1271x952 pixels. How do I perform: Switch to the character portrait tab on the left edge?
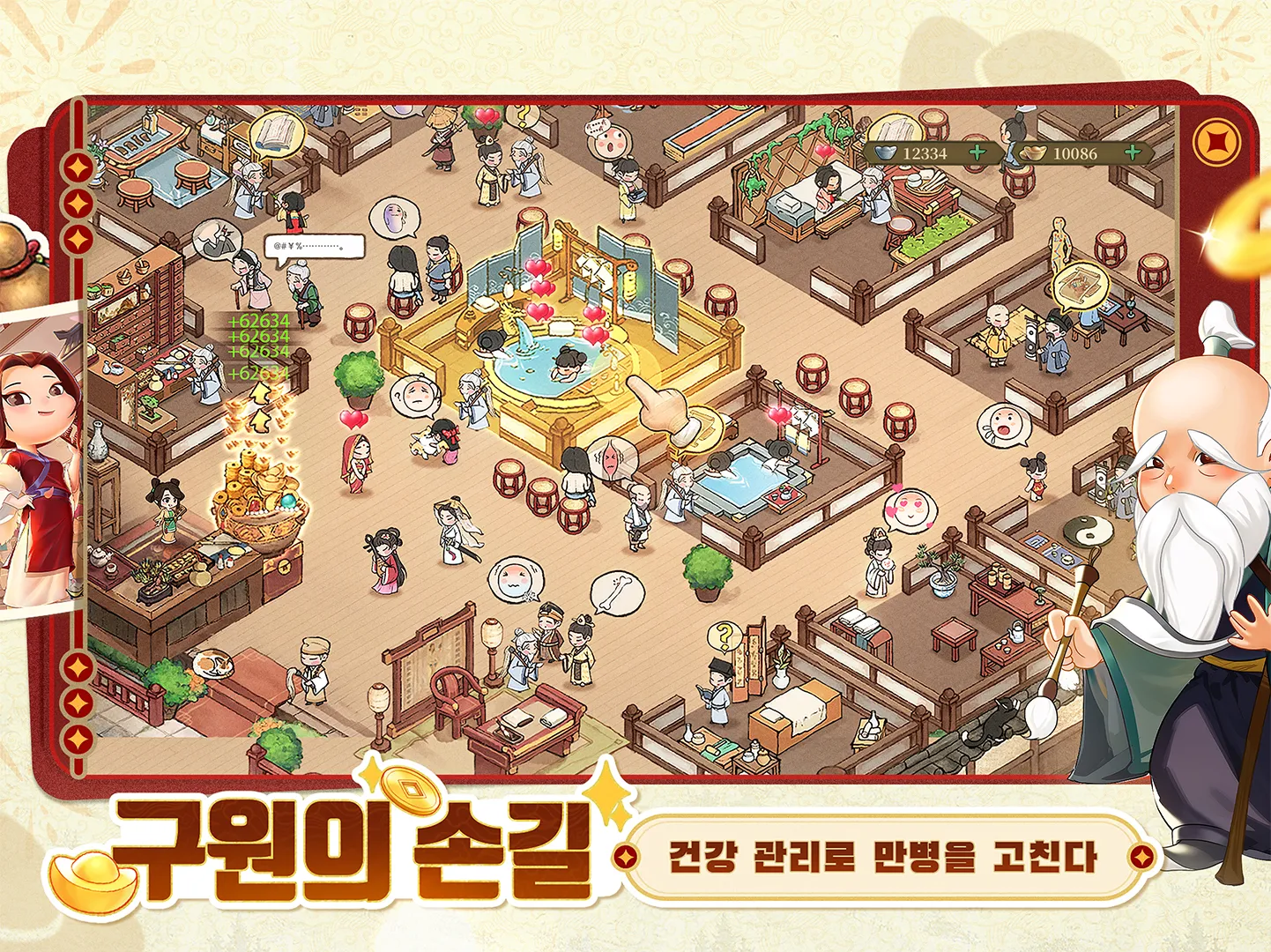point(31,458)
